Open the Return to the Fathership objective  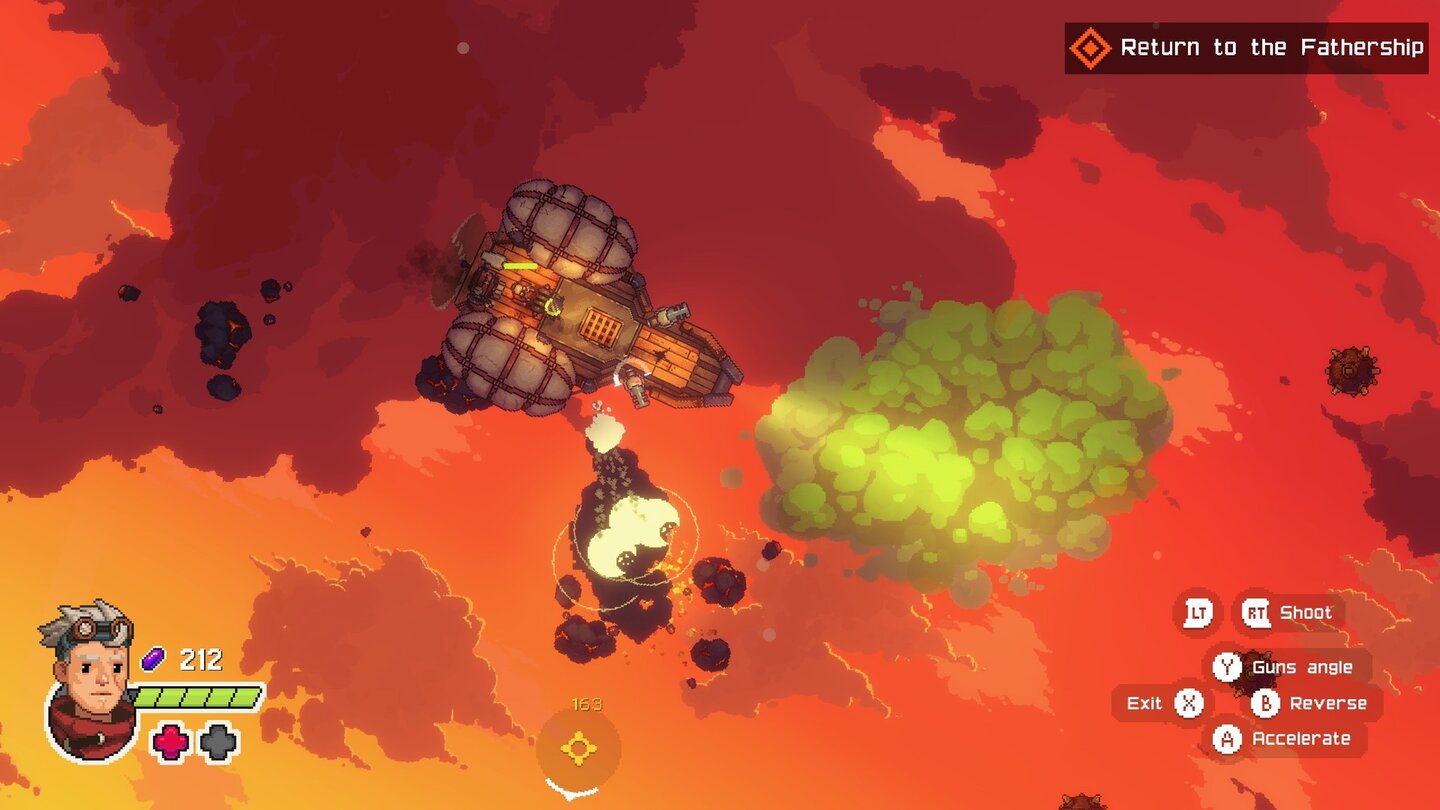[1245, 48]
